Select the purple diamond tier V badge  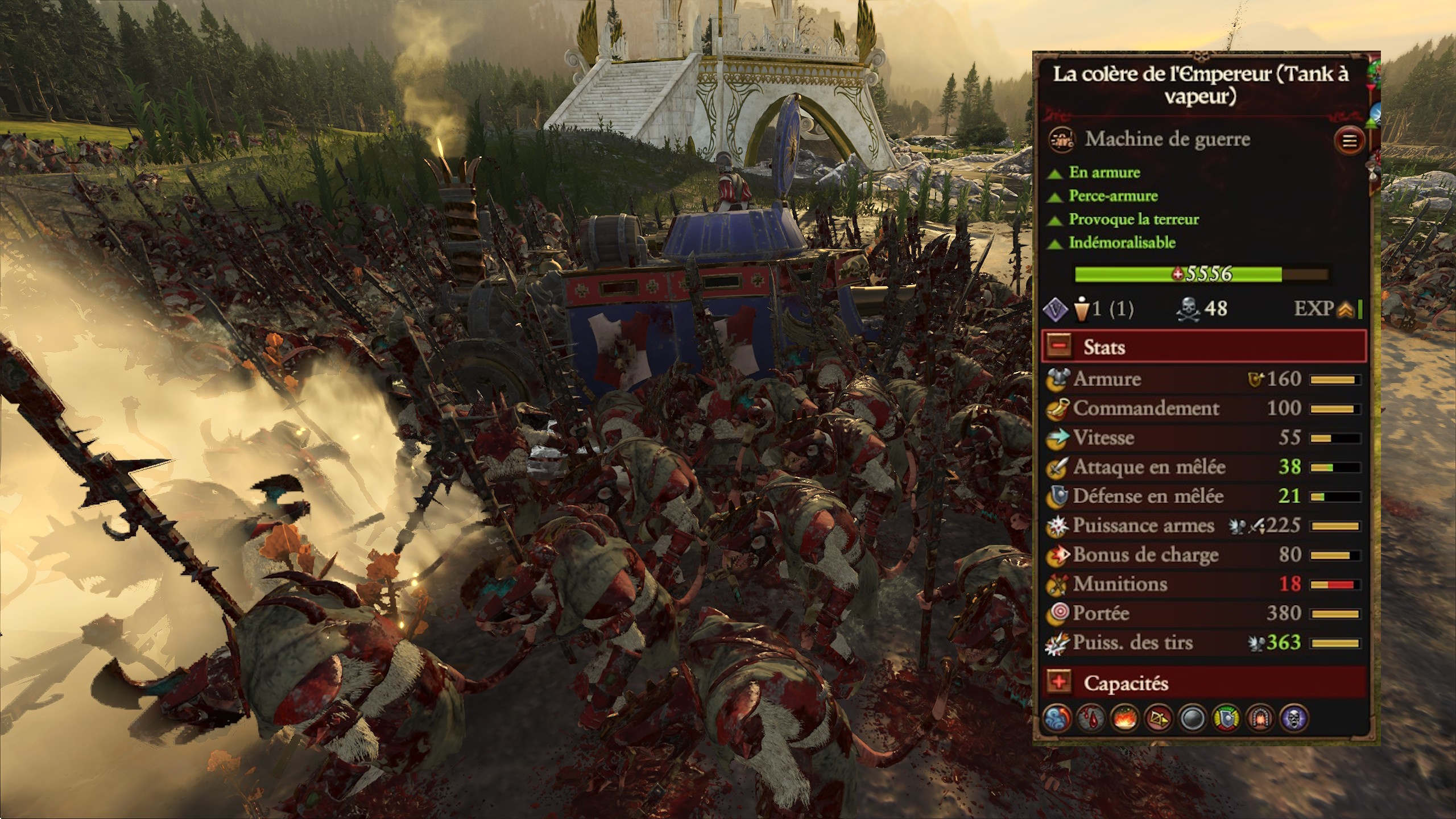(x=1056, y=309)
